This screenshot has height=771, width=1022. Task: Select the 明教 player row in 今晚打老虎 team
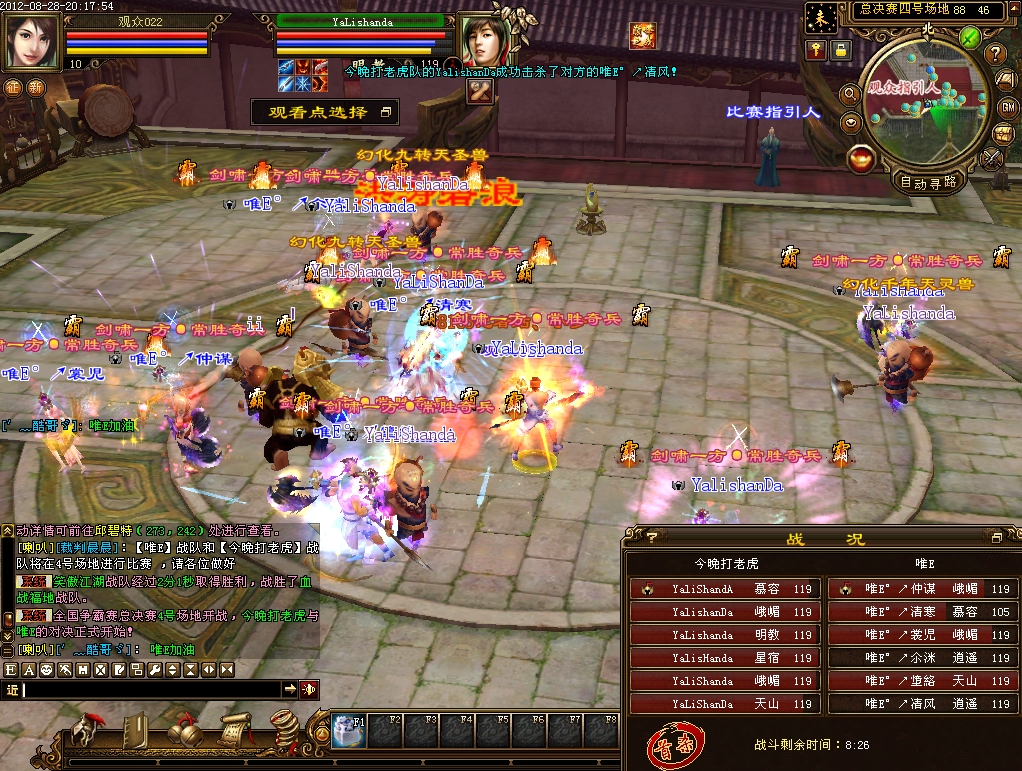pos(725,635)
